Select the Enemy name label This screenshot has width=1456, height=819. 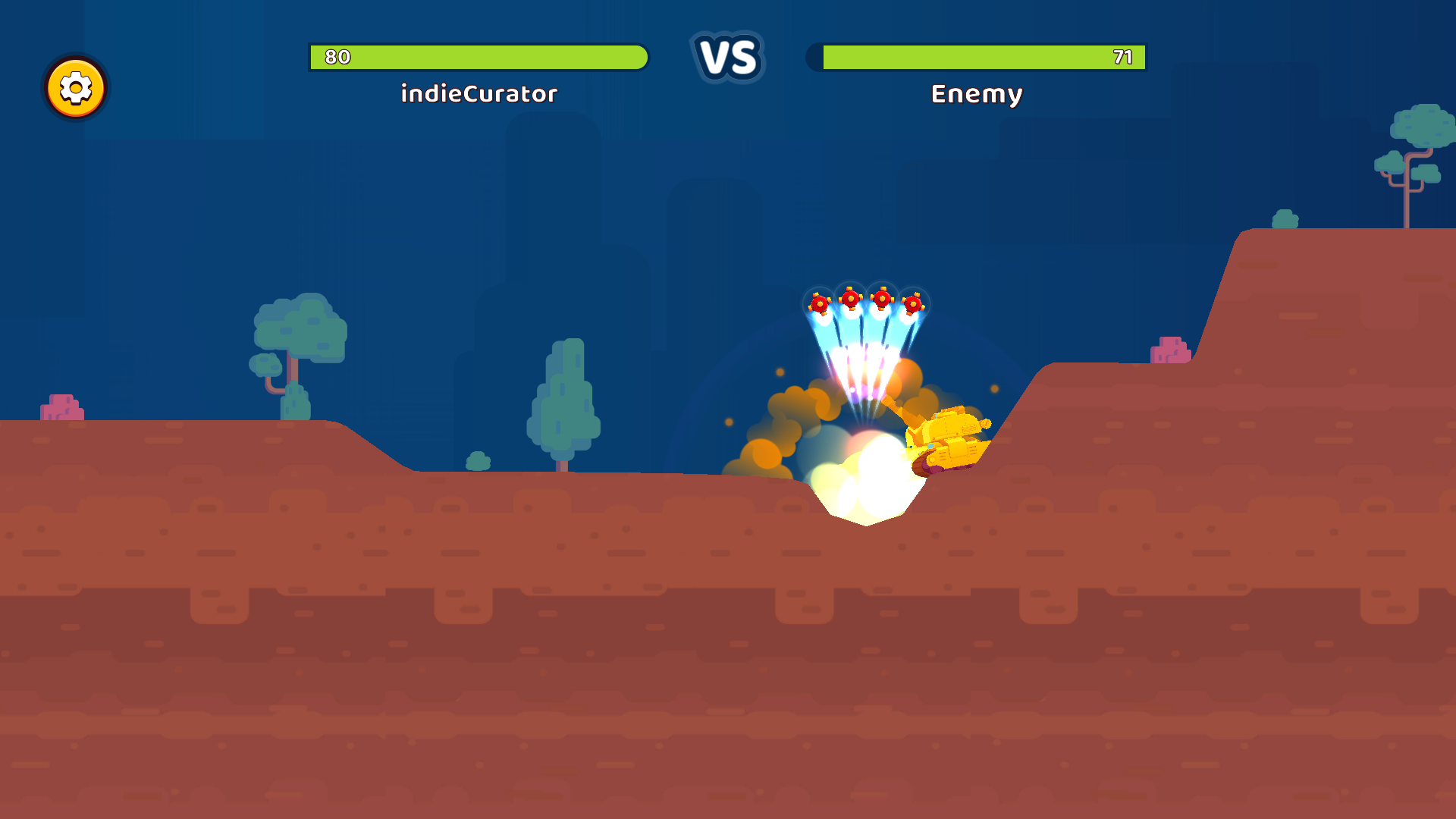(x=977, y=94)
